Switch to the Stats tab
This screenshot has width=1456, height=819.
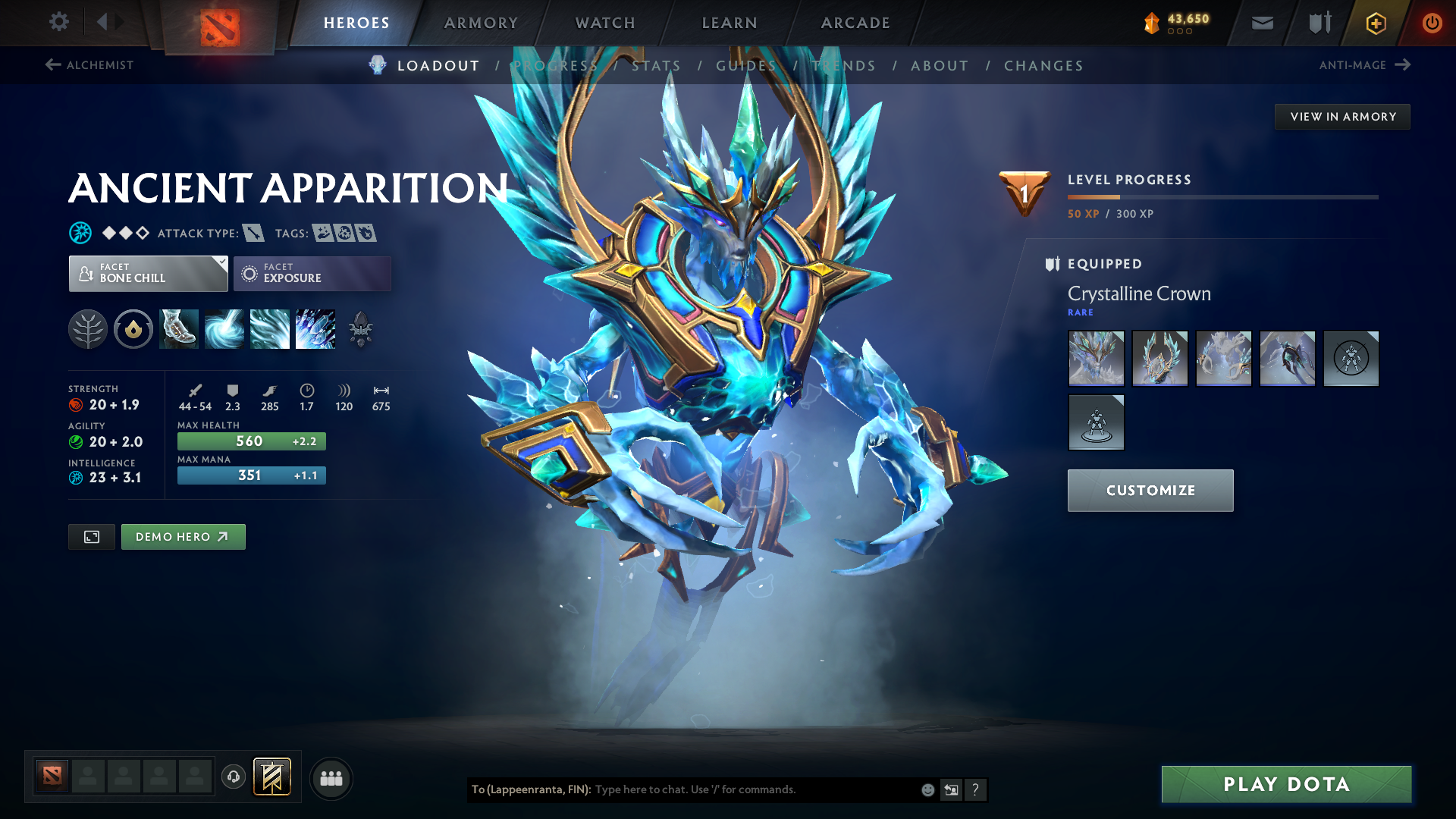point(657,66)
